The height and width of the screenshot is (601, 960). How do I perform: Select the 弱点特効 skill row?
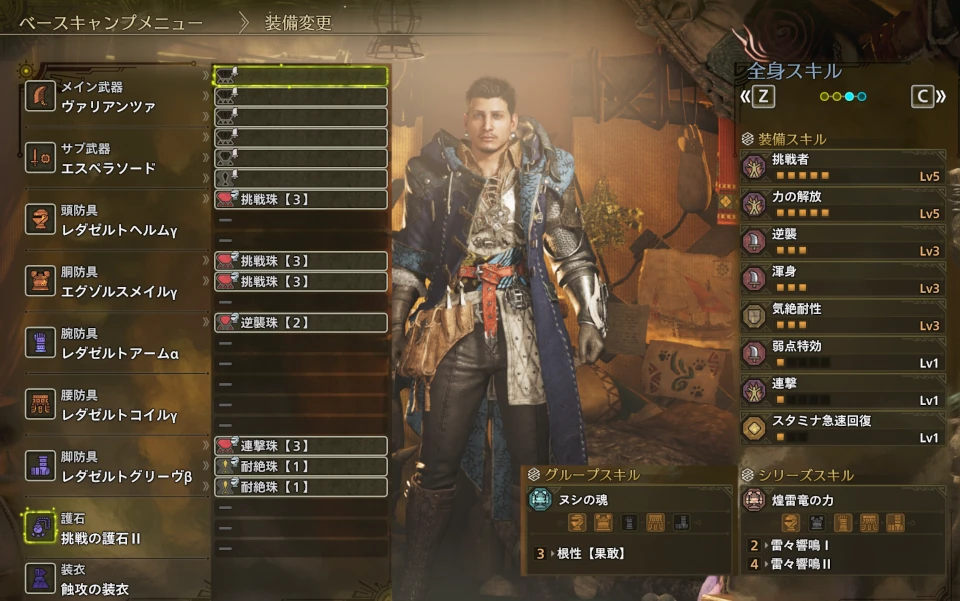(843, 354)
